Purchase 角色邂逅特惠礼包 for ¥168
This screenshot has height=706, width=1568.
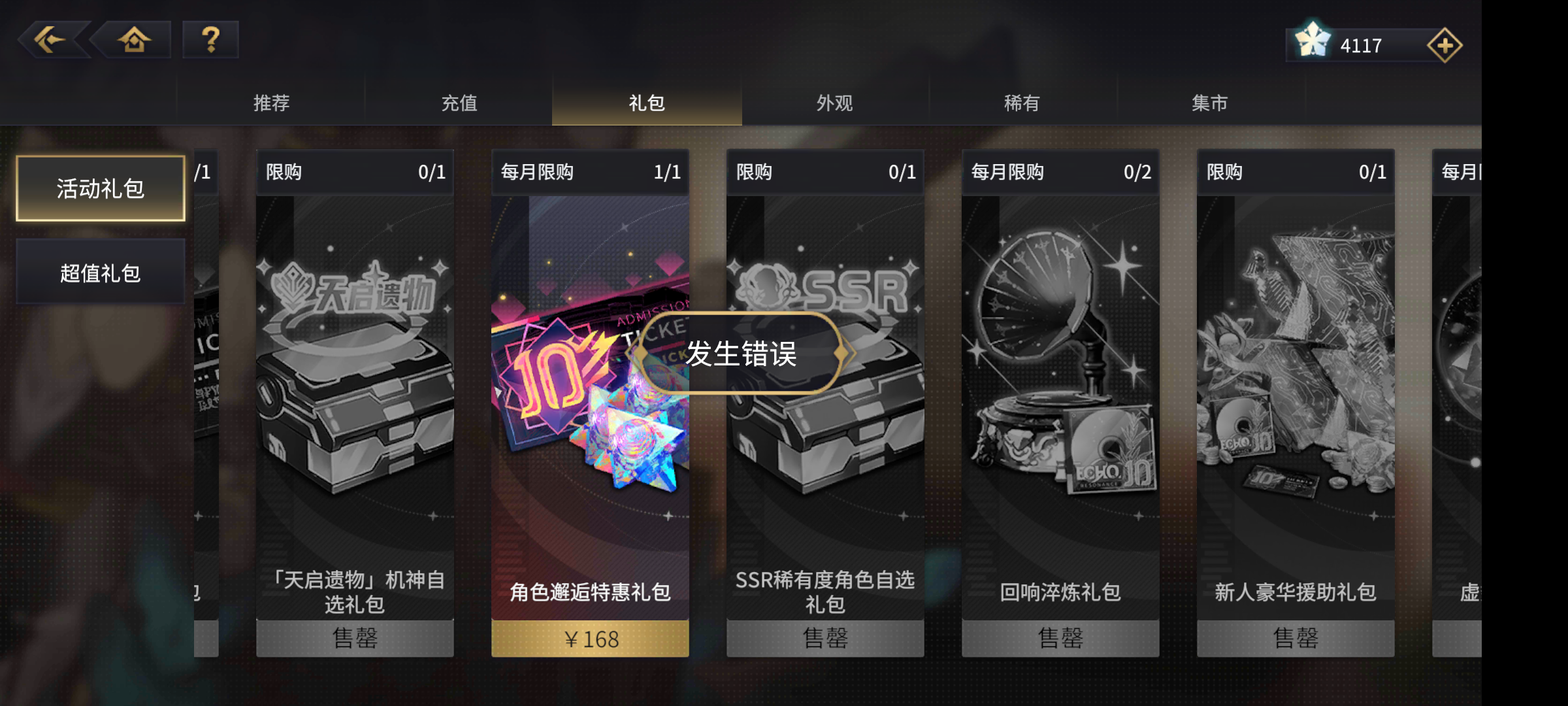click(x=590, y=639)
